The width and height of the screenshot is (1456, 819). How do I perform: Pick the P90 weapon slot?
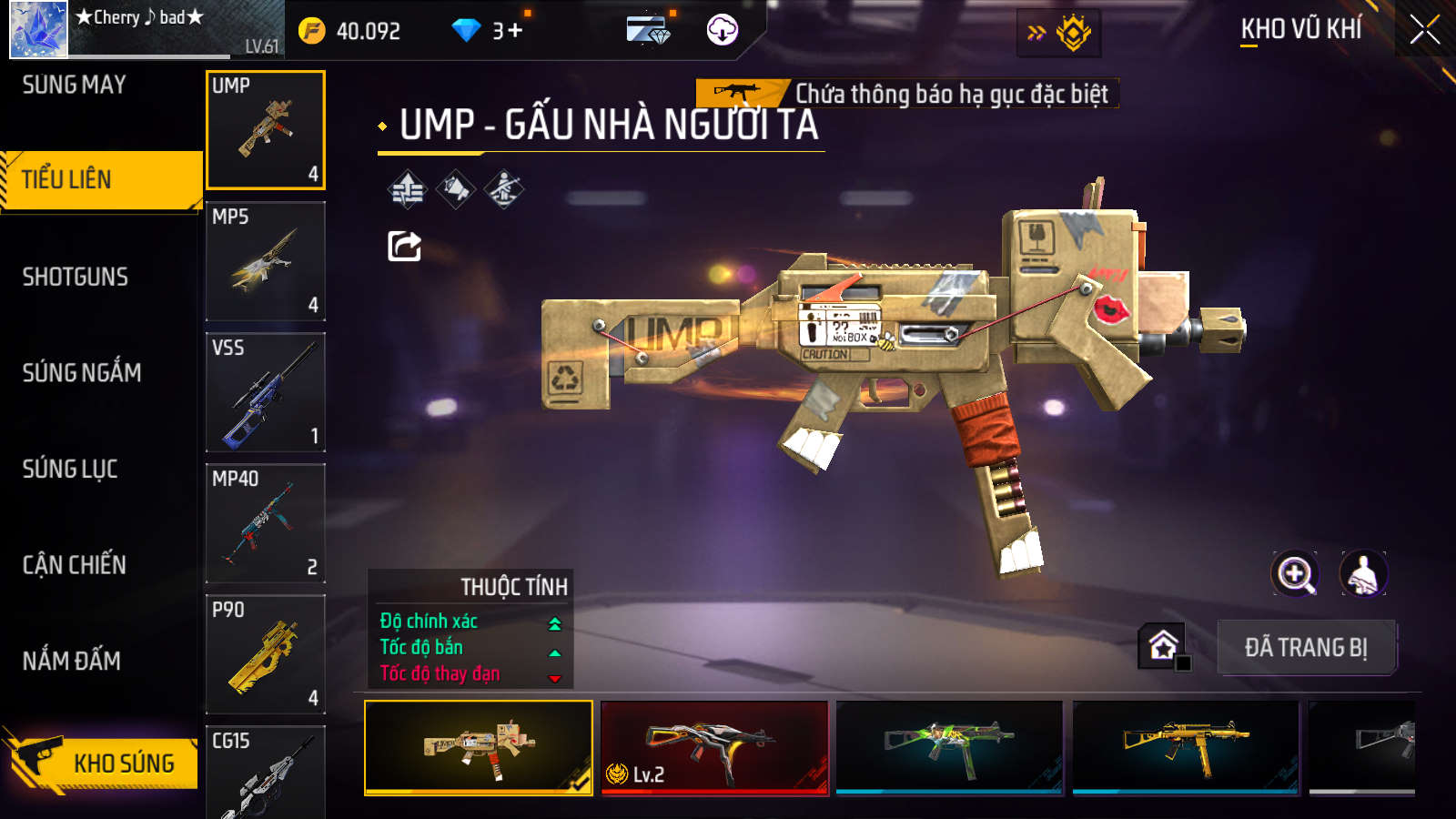(x=266, y=654)
